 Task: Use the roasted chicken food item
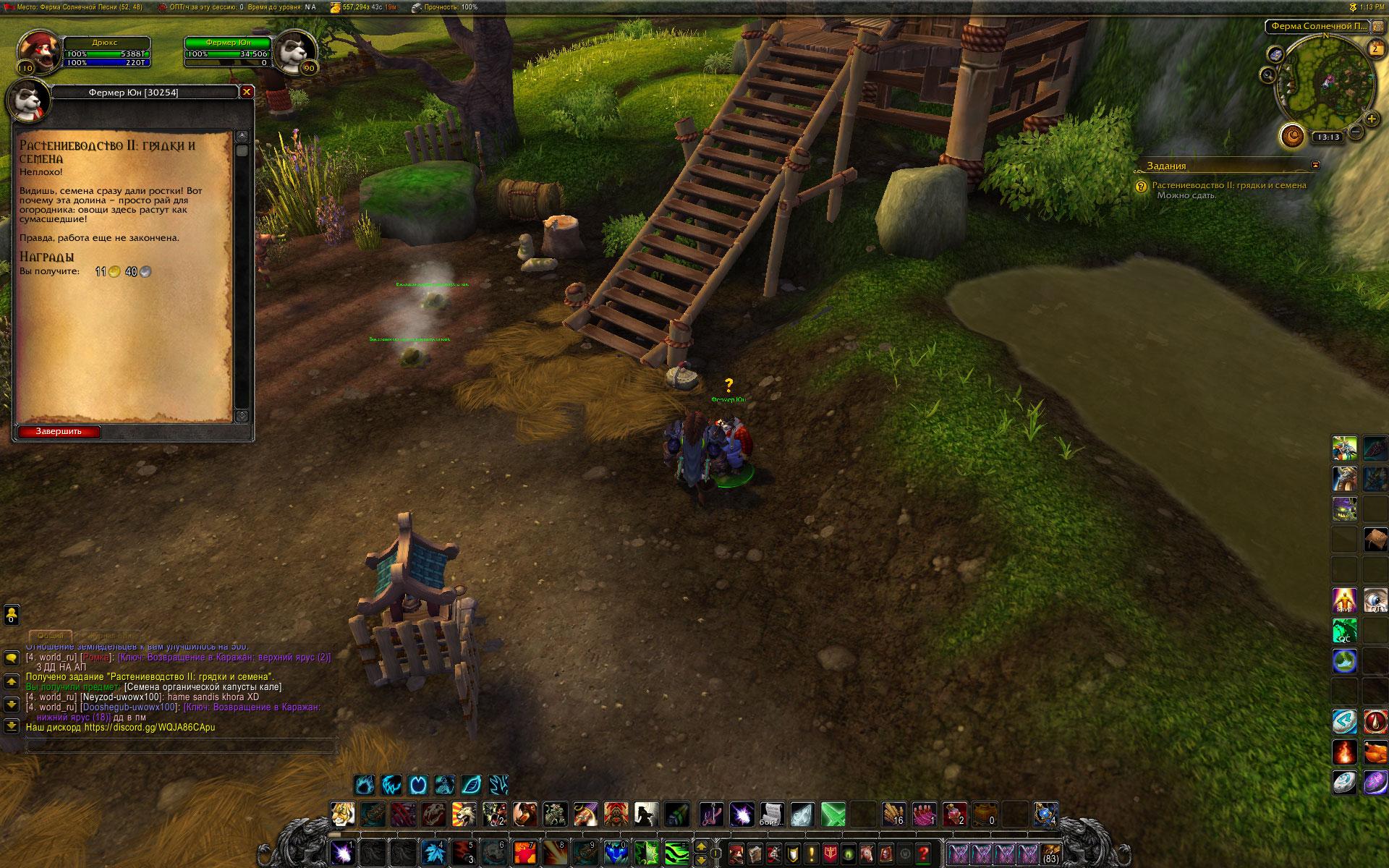1375,753
